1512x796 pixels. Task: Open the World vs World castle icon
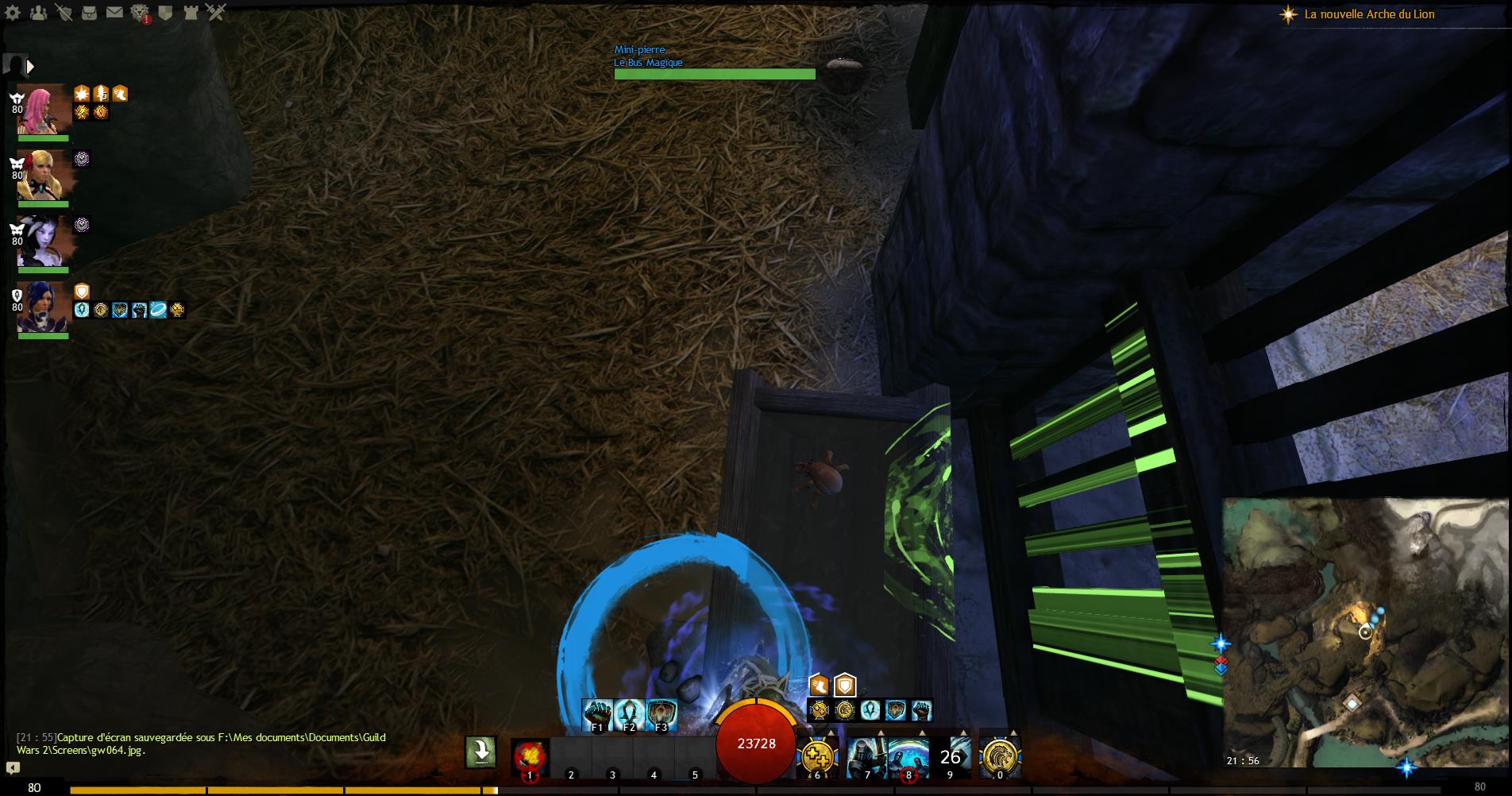coord(191,13)
